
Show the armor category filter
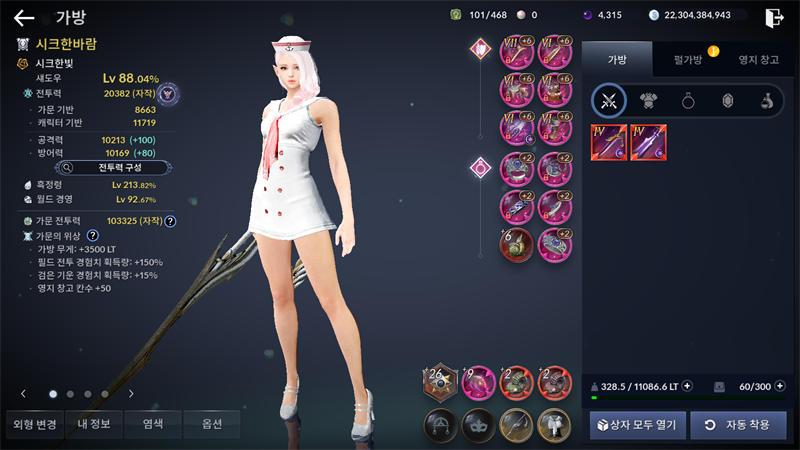coord(648,100)
